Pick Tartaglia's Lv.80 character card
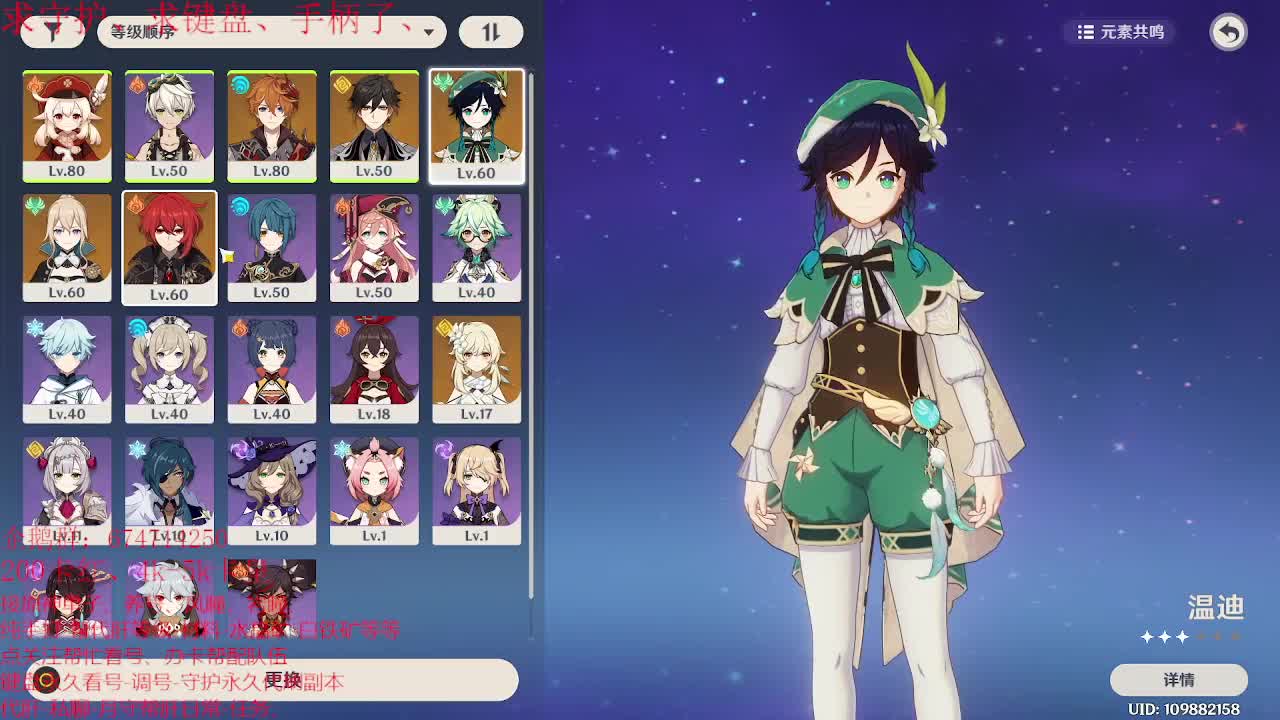 (x=271, y=126)
